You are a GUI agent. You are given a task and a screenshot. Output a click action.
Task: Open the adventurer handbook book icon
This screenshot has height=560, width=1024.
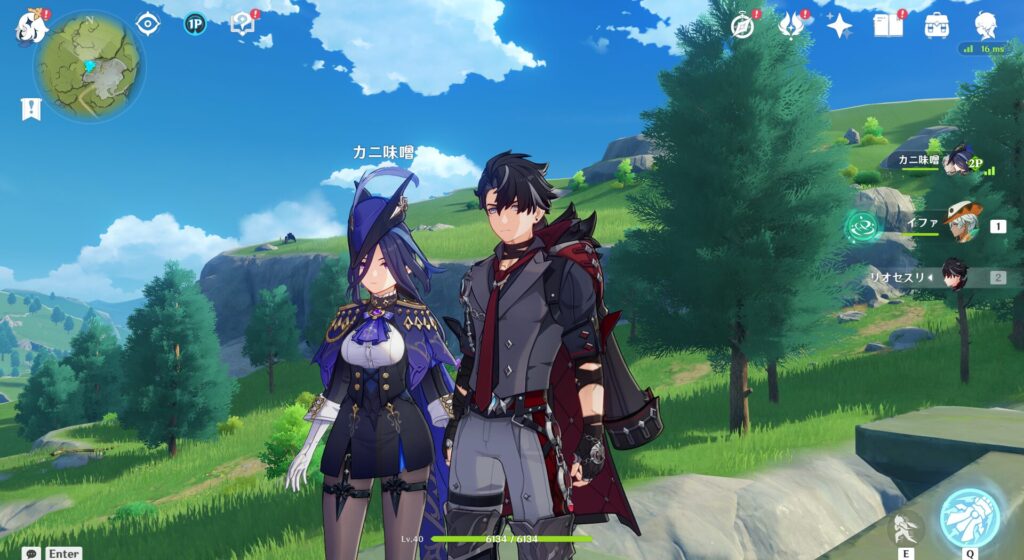click(x=887, y=26)
